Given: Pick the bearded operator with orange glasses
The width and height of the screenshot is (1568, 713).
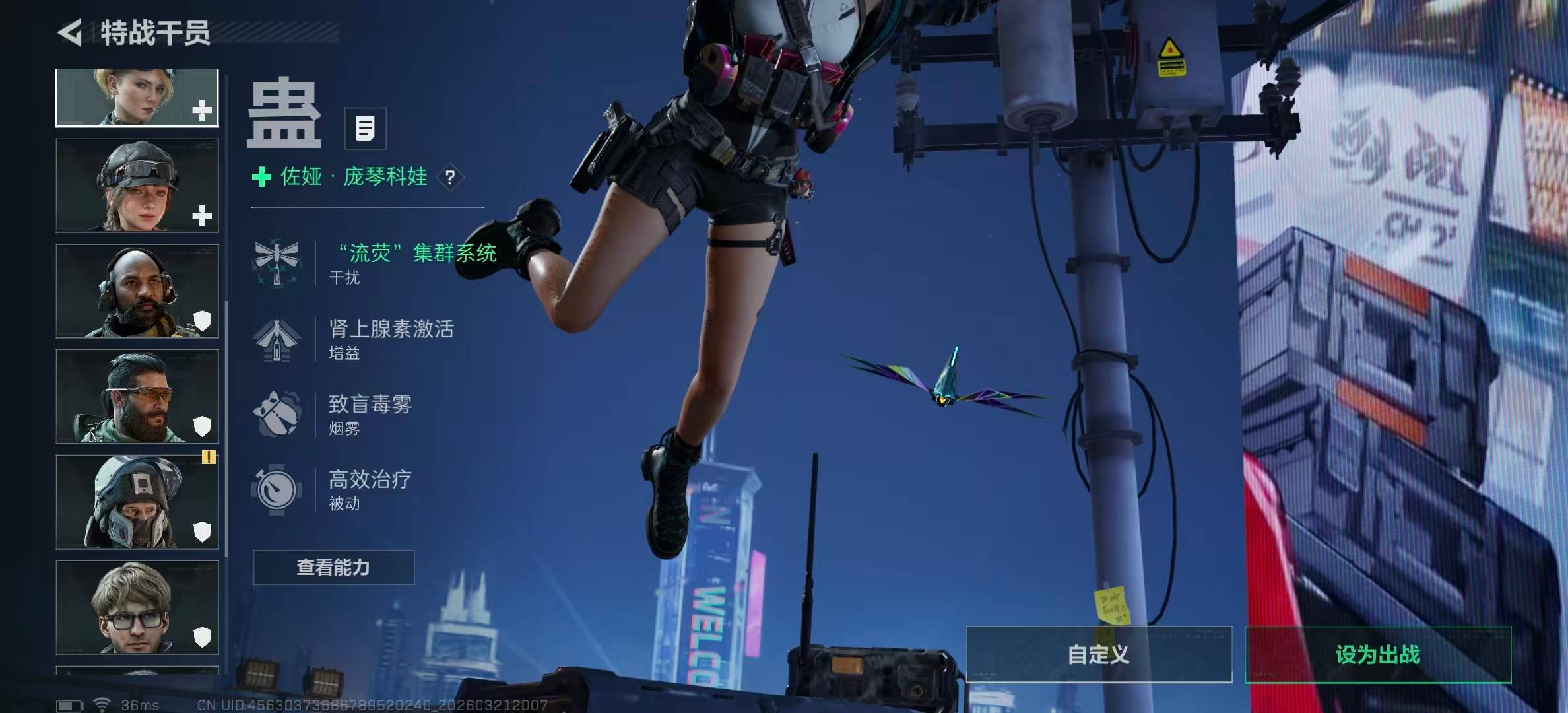Looking at the screenshot, I should pyautogui.click(x=137, y=396).
